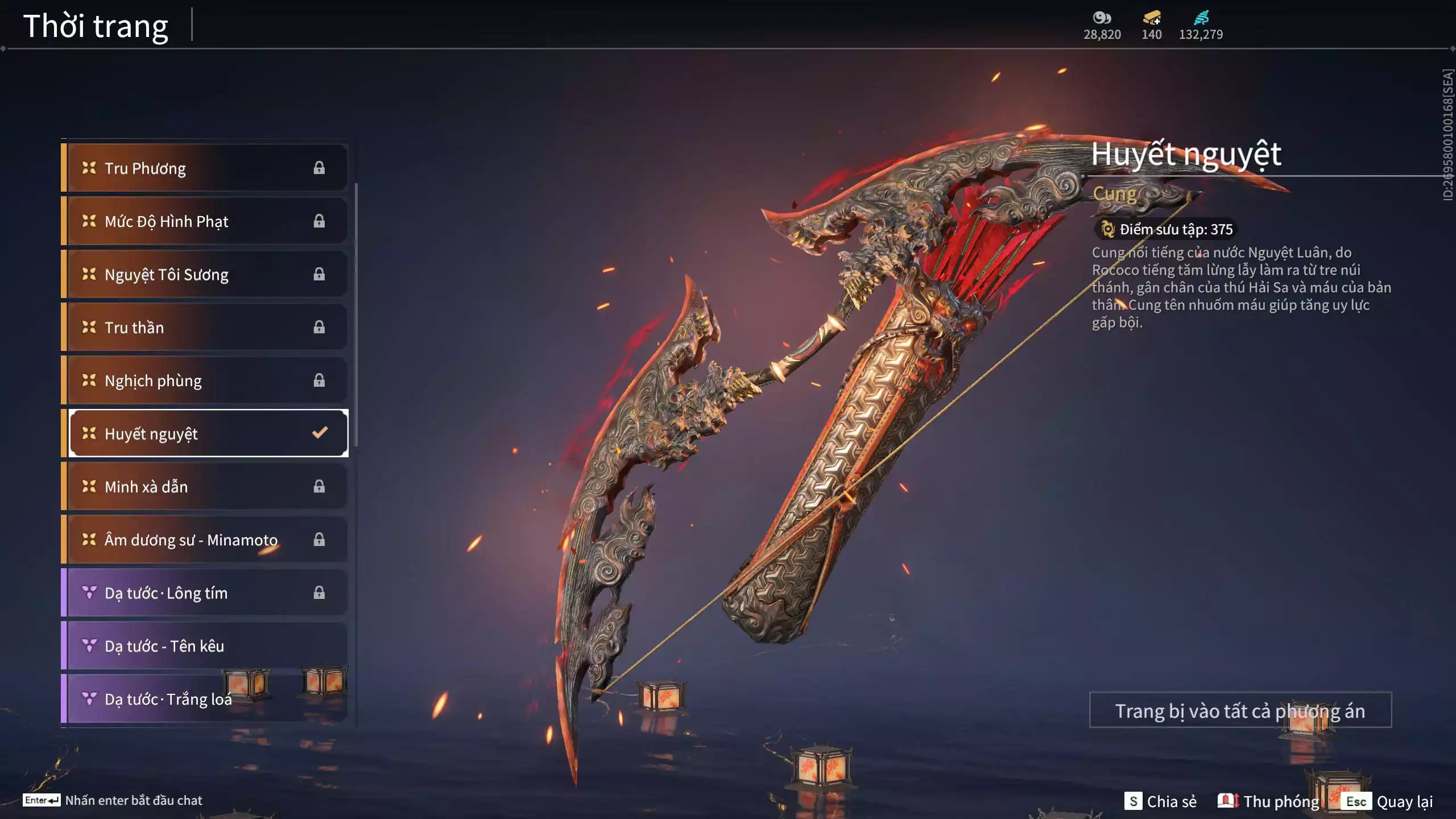Click the purple icon beside Dạ tước · Lông tím
The width and height of the screenshot is (1456, 819).
88,593
